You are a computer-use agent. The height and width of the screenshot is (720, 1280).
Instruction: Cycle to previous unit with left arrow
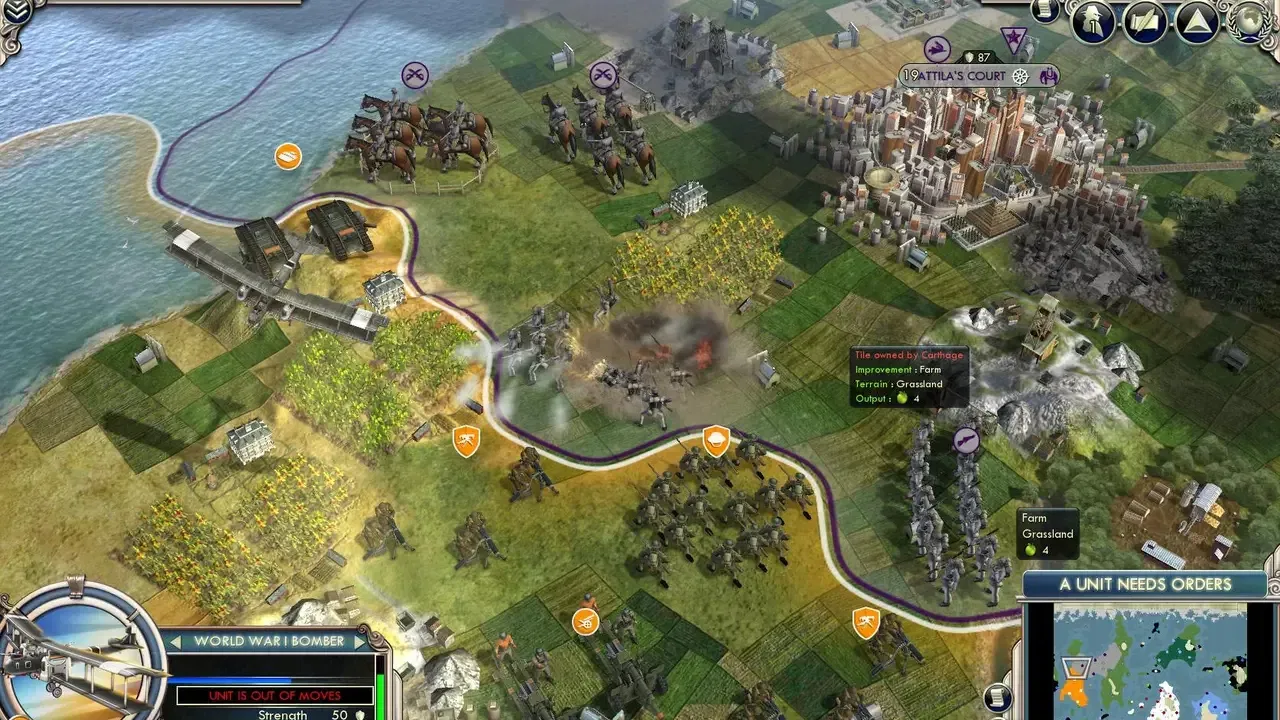pyautogui.click(x=175, y=641)
